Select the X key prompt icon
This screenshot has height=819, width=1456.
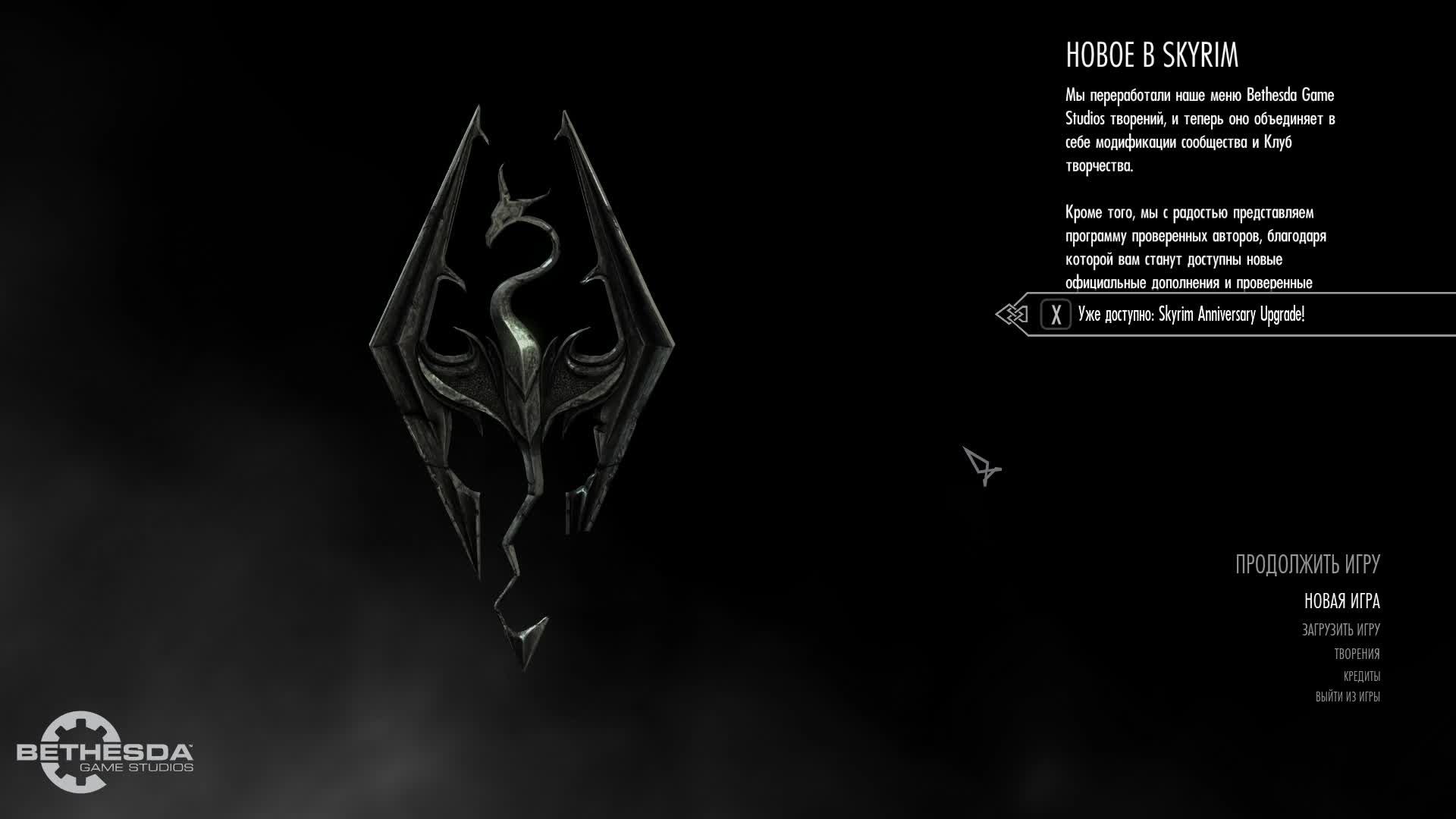pyautogui.click(x=1055, y=315)
